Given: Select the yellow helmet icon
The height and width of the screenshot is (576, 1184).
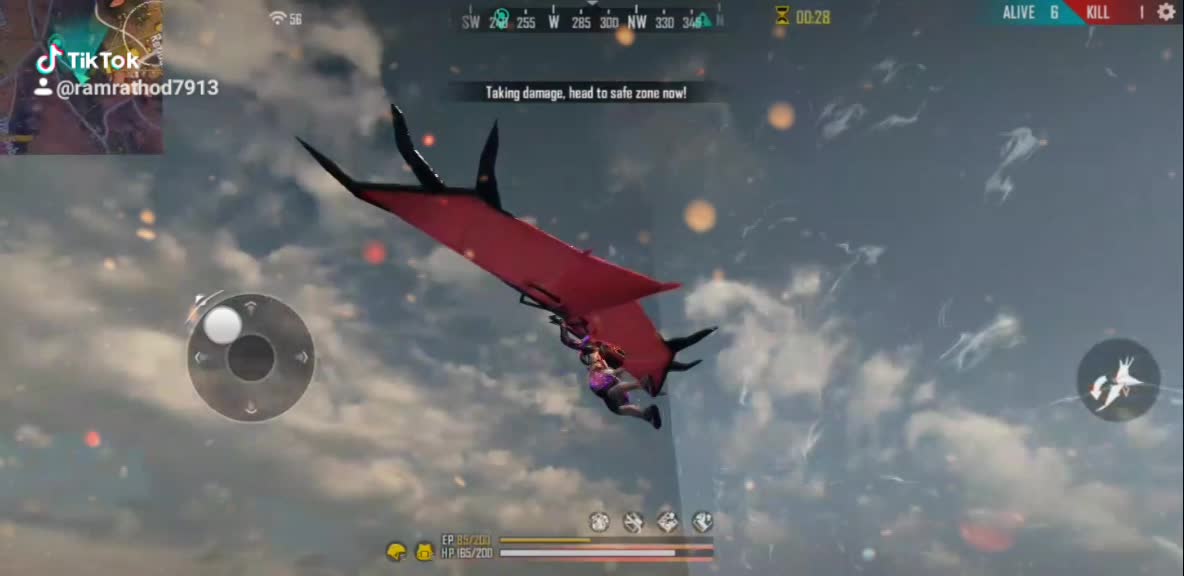Looking at the screenshot, I should (397, 551).
